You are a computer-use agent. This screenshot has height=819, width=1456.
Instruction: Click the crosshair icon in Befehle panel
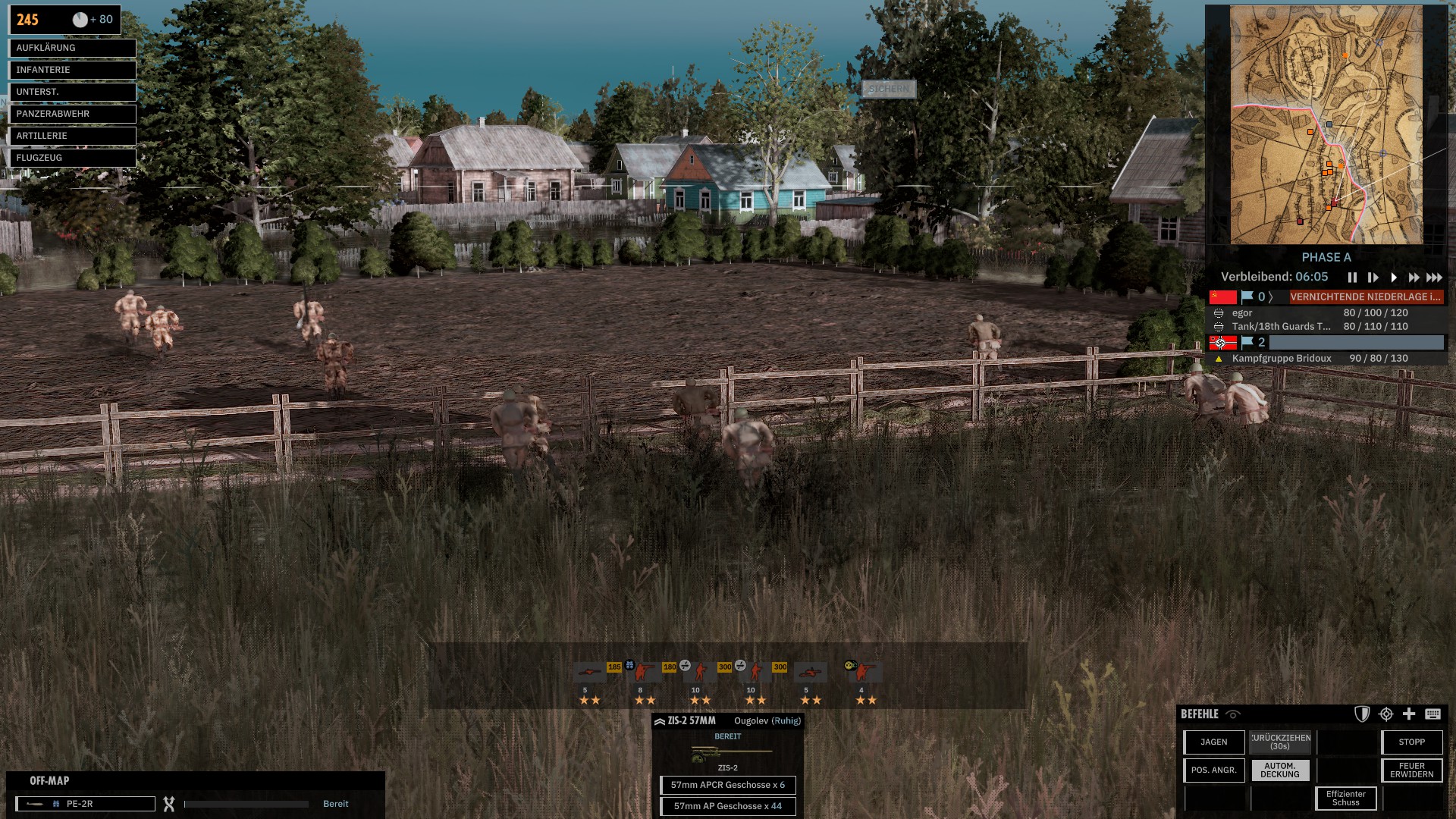pos(1386,714)
